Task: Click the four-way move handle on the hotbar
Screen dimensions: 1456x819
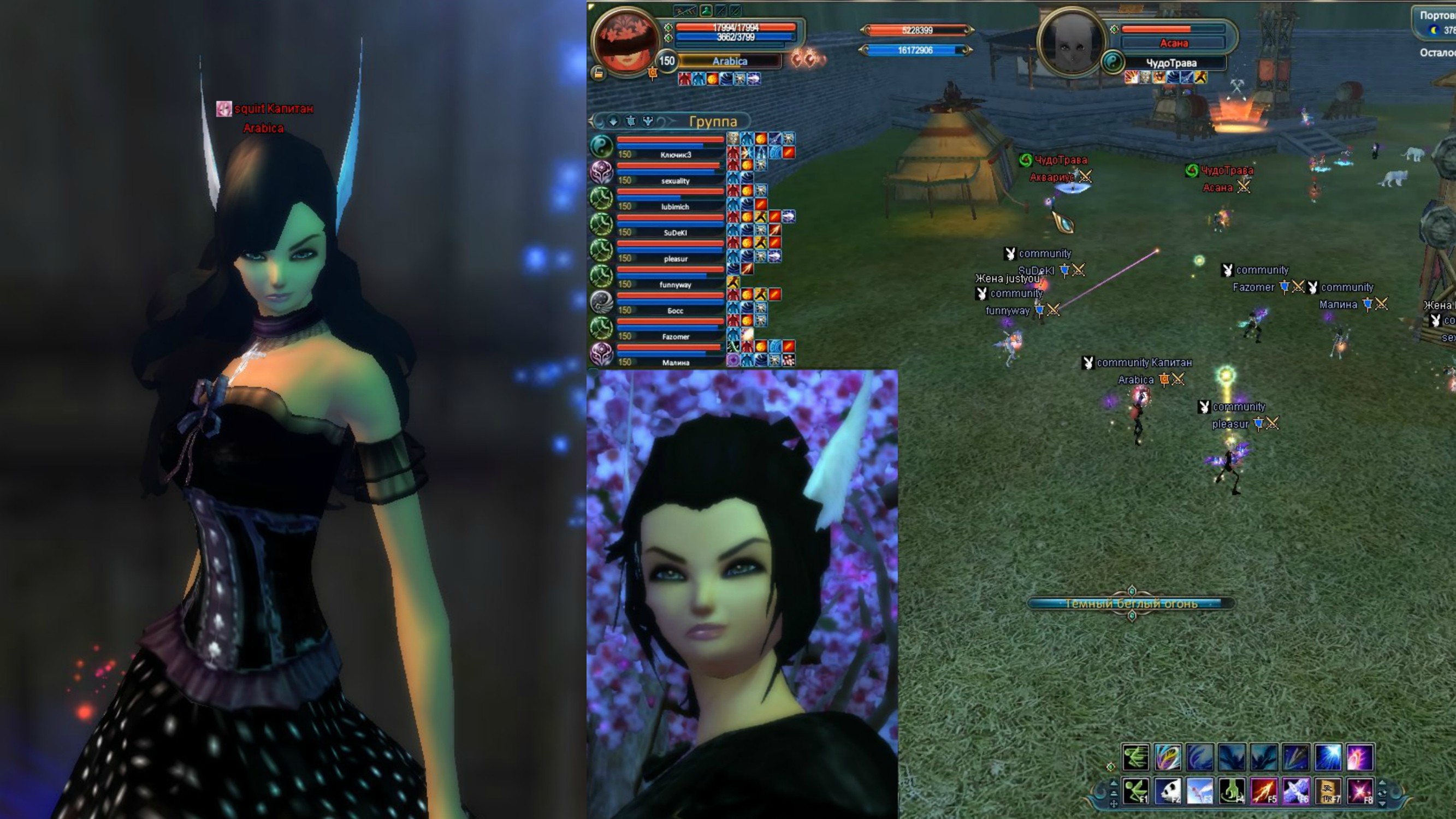Action: pos(1114,803)
